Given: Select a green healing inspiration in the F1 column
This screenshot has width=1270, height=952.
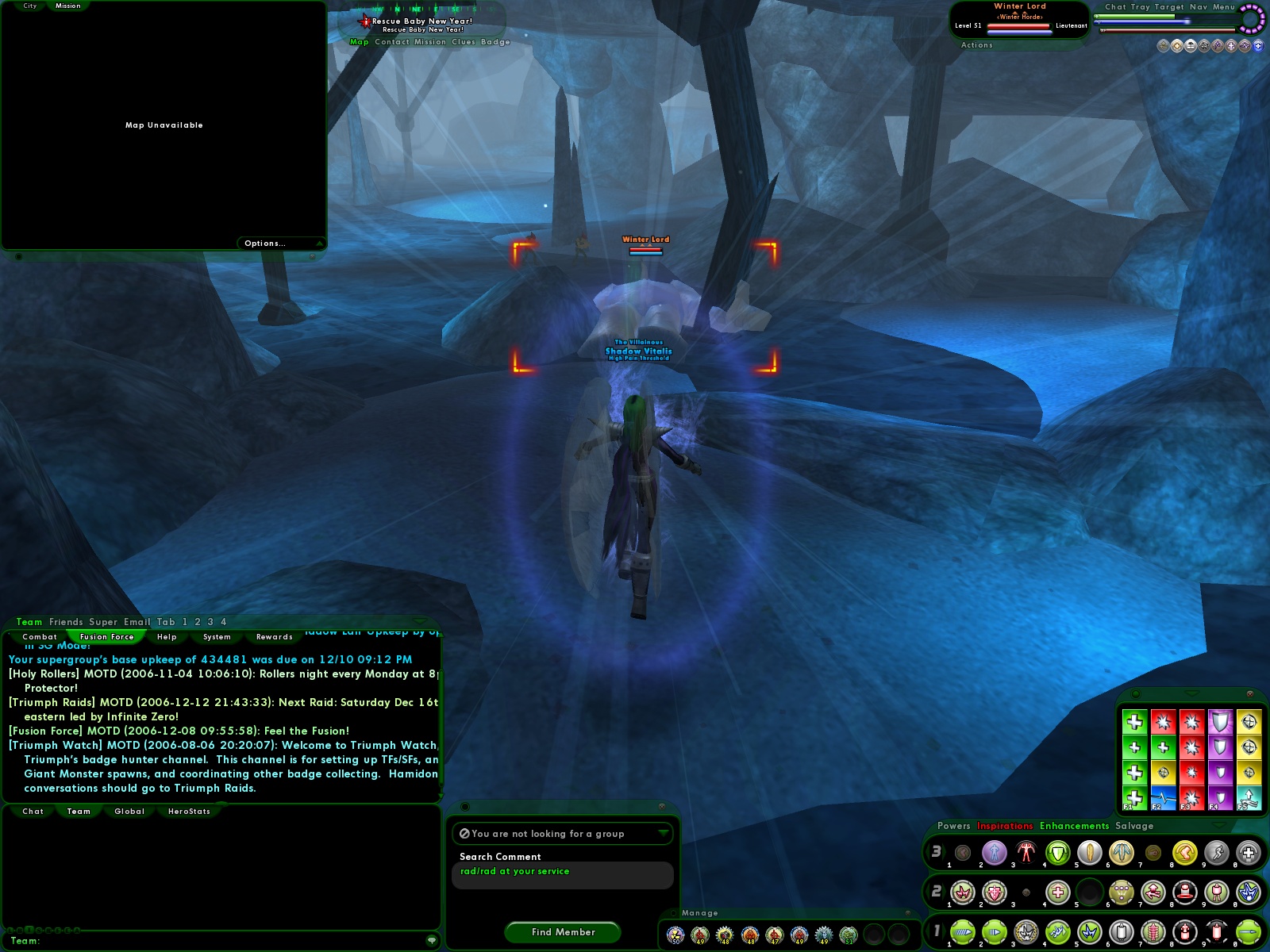Looking at the screenshot, I should click(1135, 721).
